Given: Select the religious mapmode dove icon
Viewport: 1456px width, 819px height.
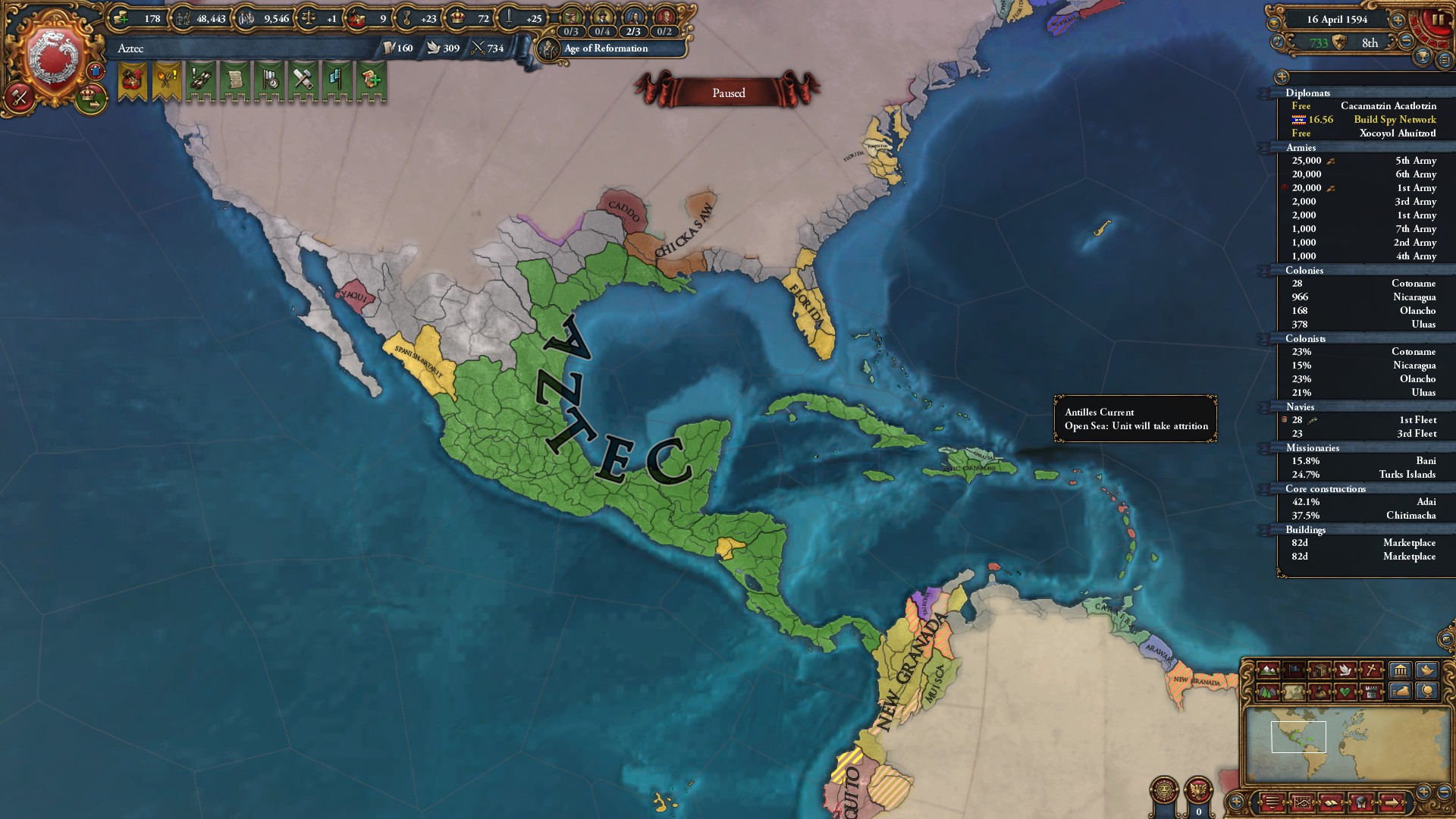Looking at the screenshot, I should 1346,670.
